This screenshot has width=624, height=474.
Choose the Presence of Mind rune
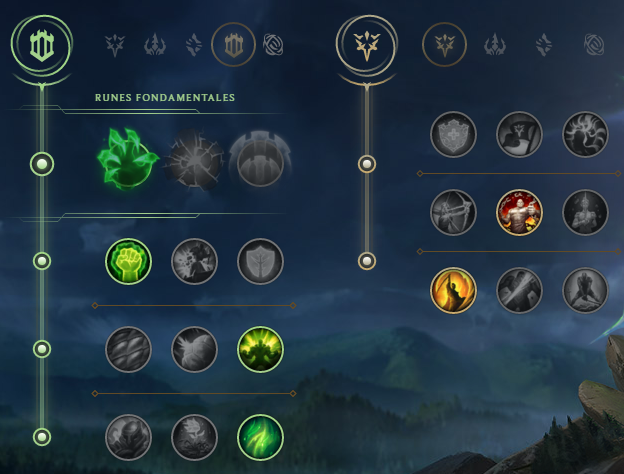point(586,134)
